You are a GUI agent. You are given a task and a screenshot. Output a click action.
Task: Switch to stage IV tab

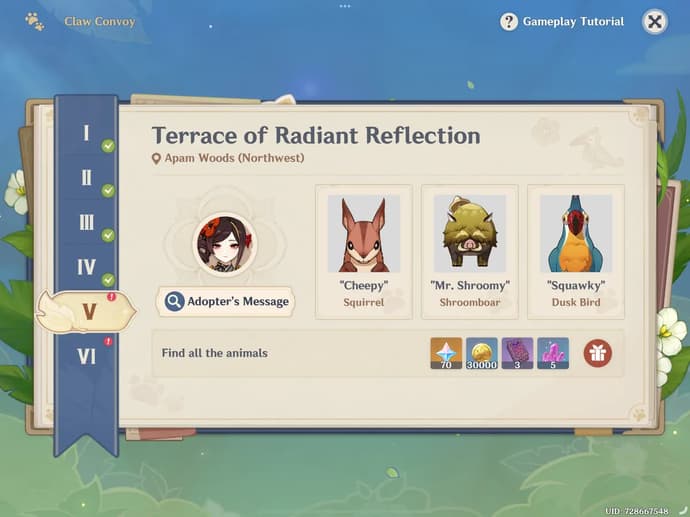[87, 267]
